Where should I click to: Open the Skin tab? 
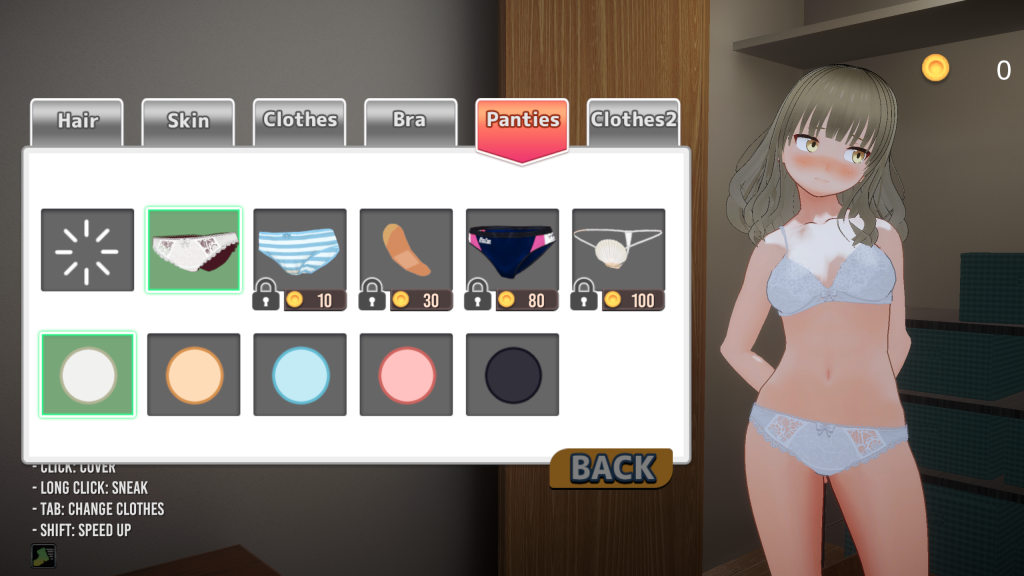188,121
